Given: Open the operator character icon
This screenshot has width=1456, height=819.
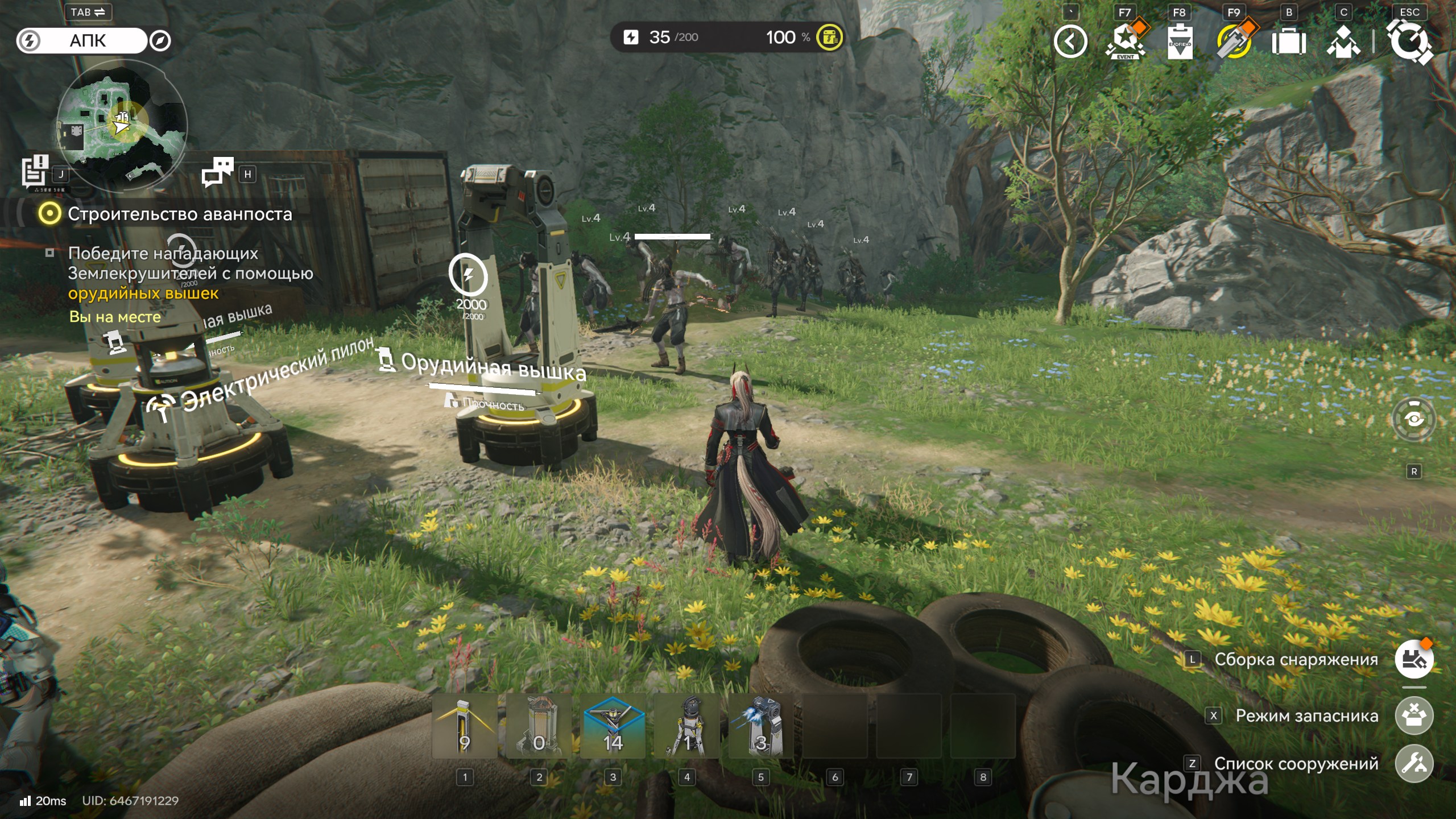Looking at the screenshot, I should pyautogui.click(x=1343, y=42).
